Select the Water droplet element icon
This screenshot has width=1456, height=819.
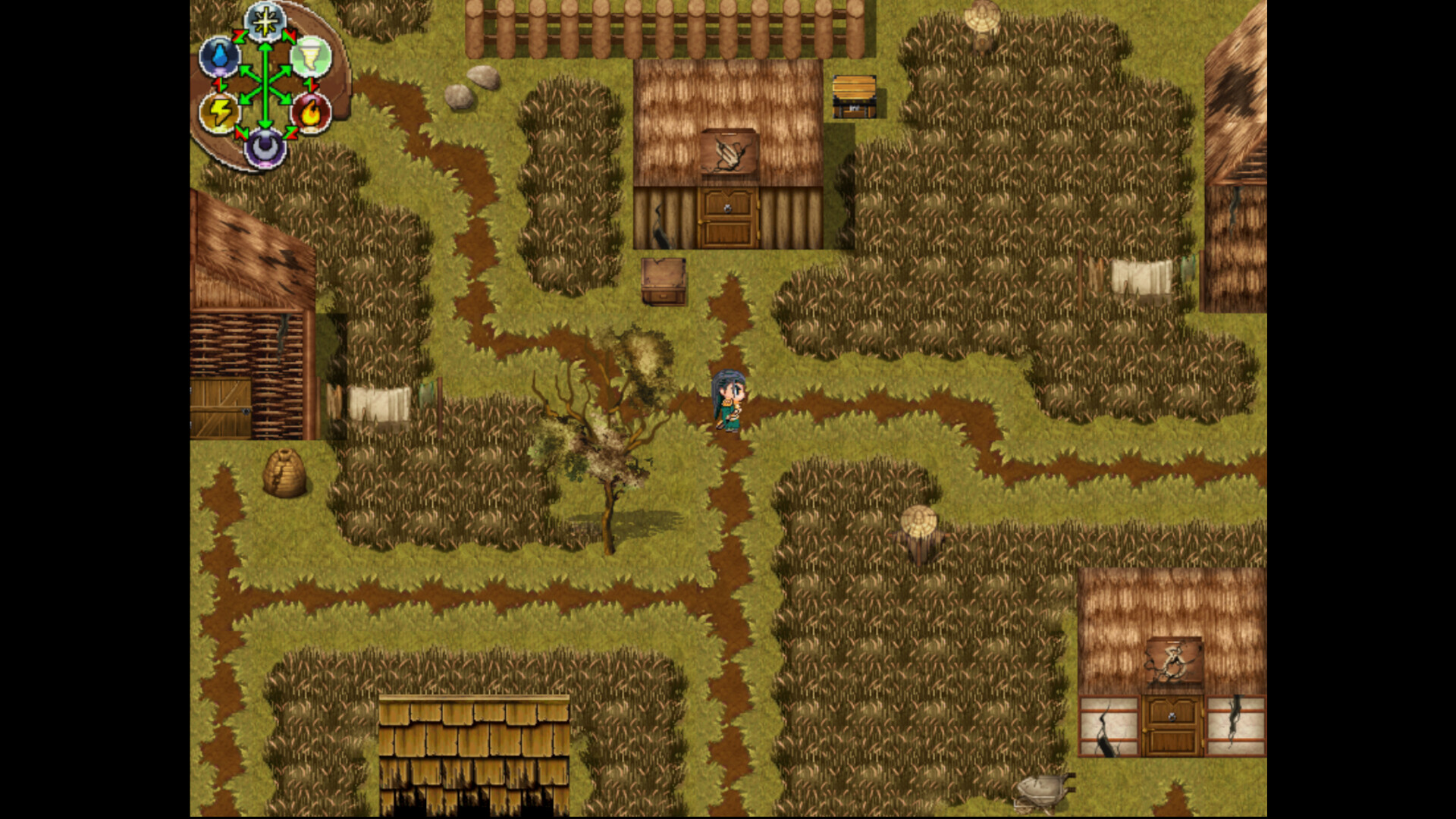[x=219, y=55]
